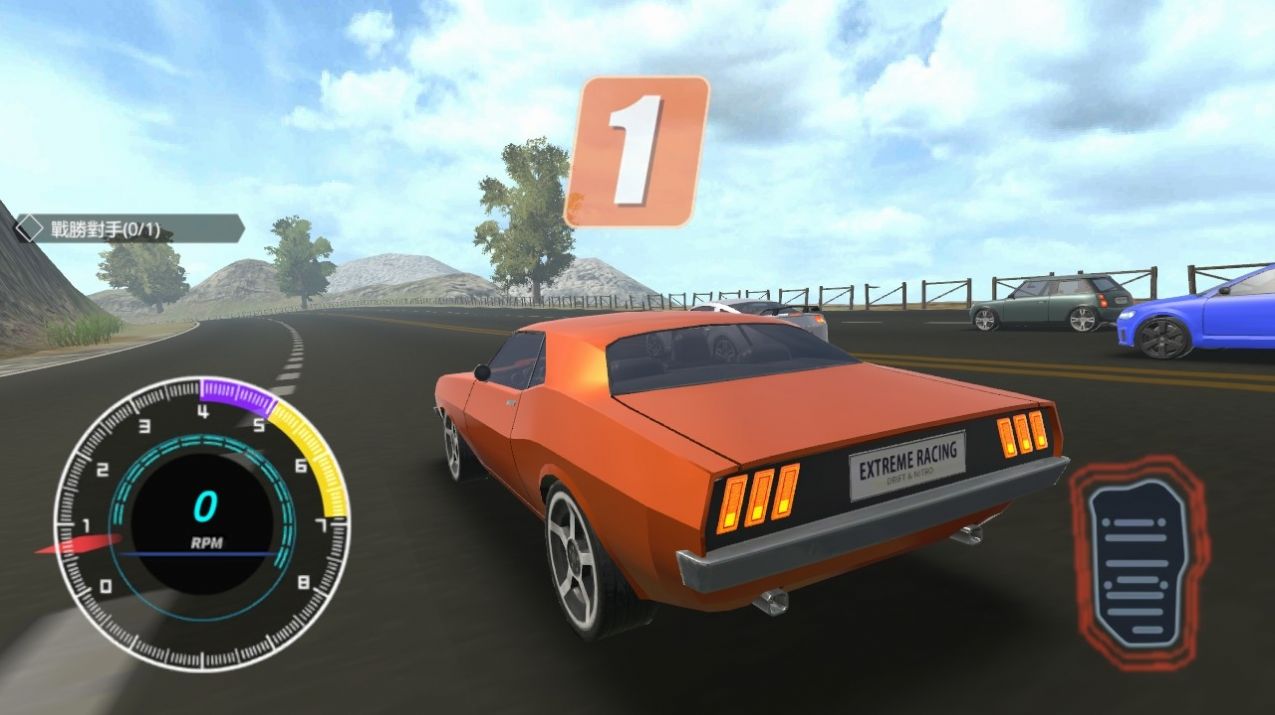This screenshot has width=1275, height=715.
Task: Select the 戰勝對手 objective tracker
Action: (x=129, y=229)
